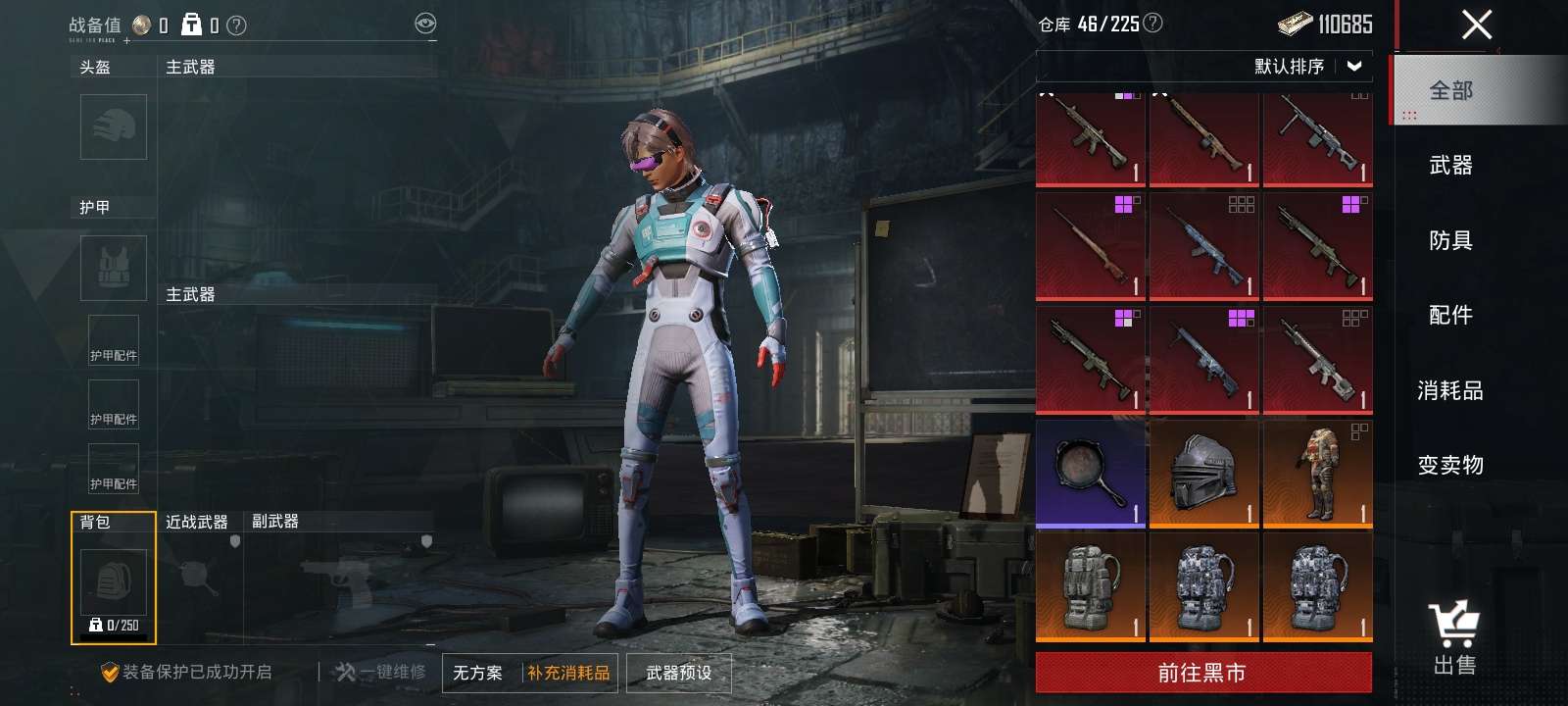Select the body armor suit item
This screenshot has height=706, width=1568.
(x=1317, y=473)
